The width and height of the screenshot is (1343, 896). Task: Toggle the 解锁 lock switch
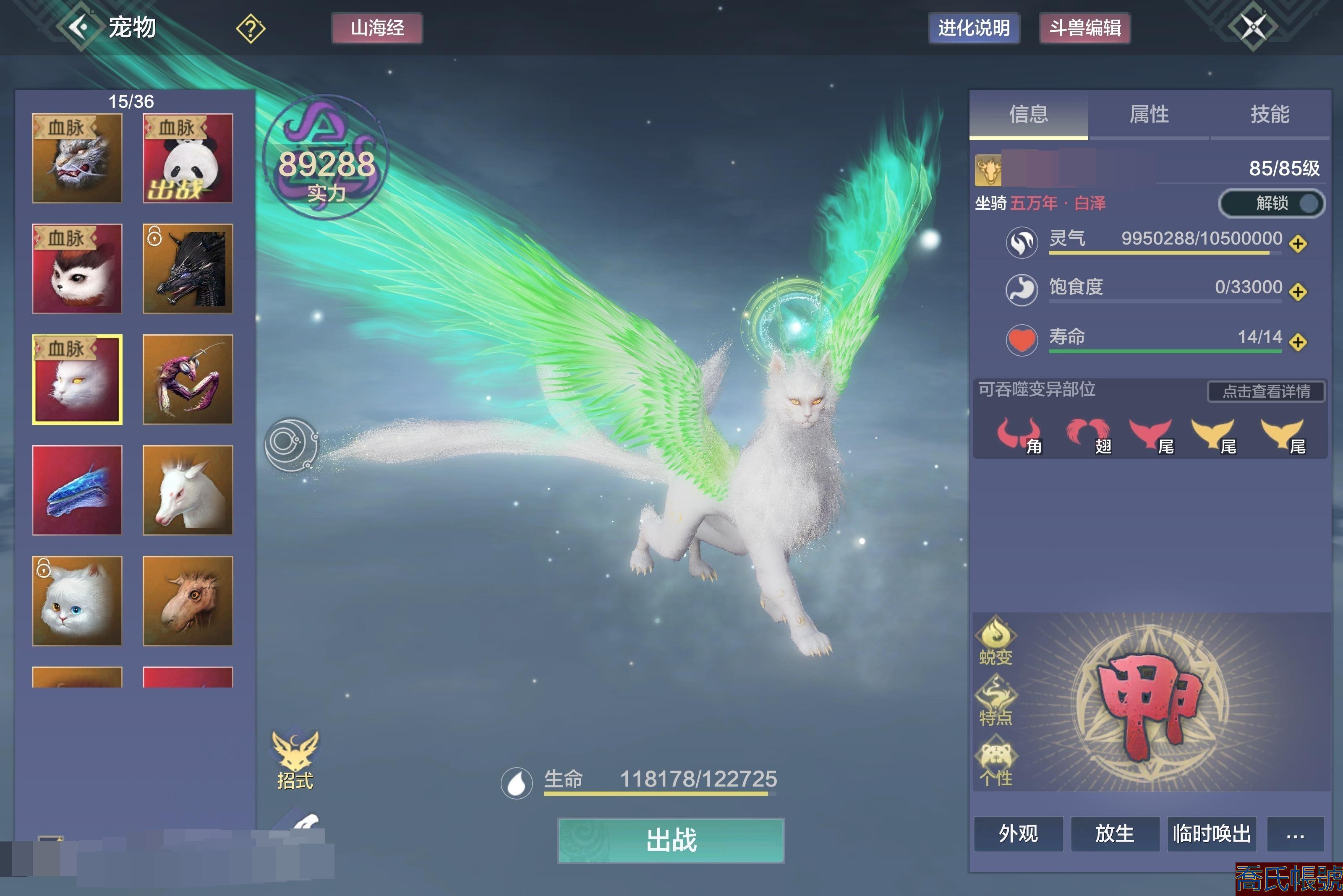tap(1272, 203)
